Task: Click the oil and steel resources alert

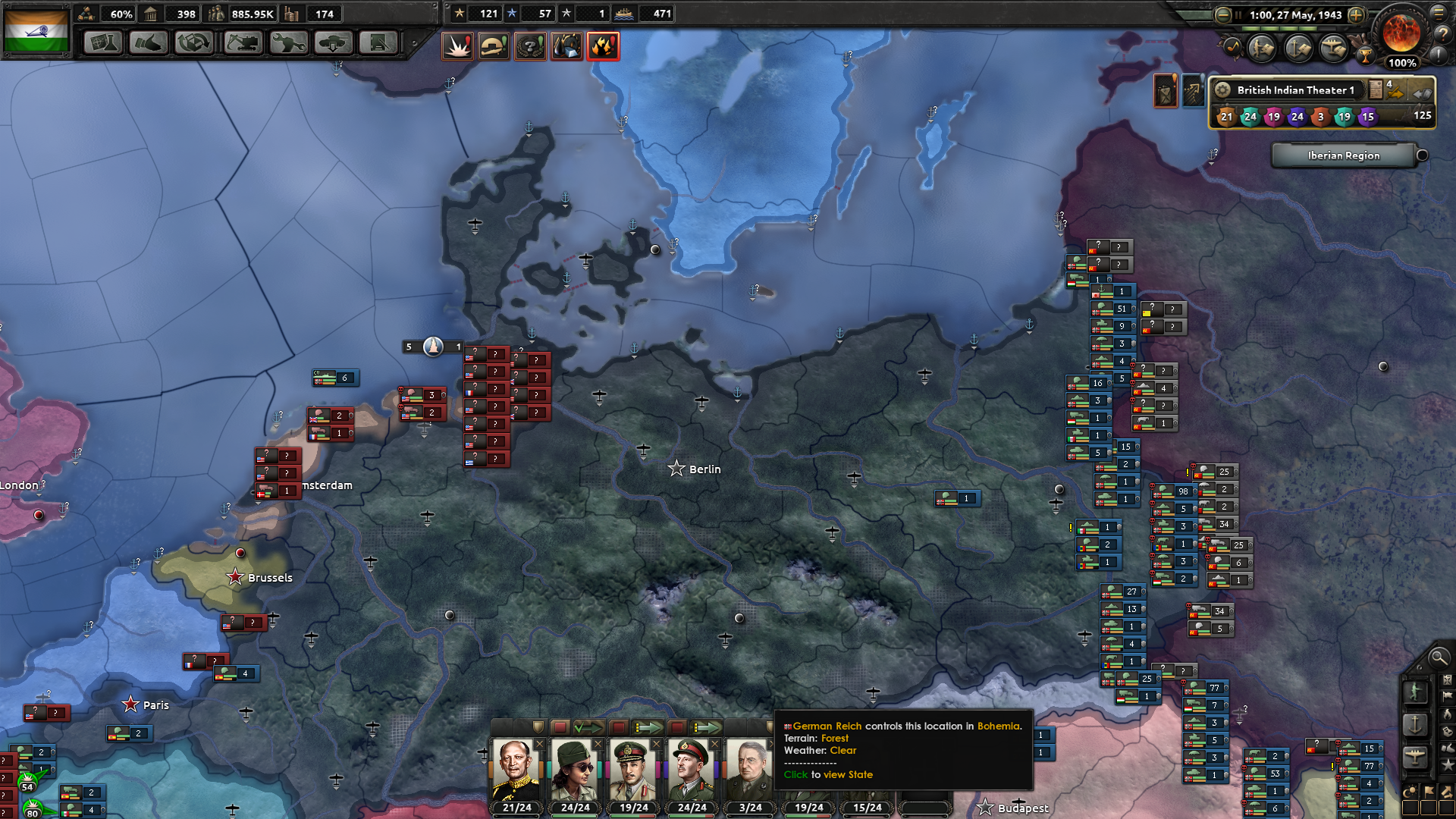Action: tap(566, 45)
